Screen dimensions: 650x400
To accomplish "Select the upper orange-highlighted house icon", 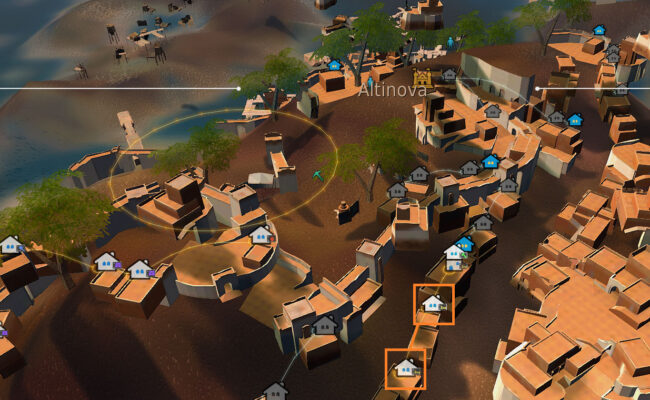I will click(x=433, y=303).
